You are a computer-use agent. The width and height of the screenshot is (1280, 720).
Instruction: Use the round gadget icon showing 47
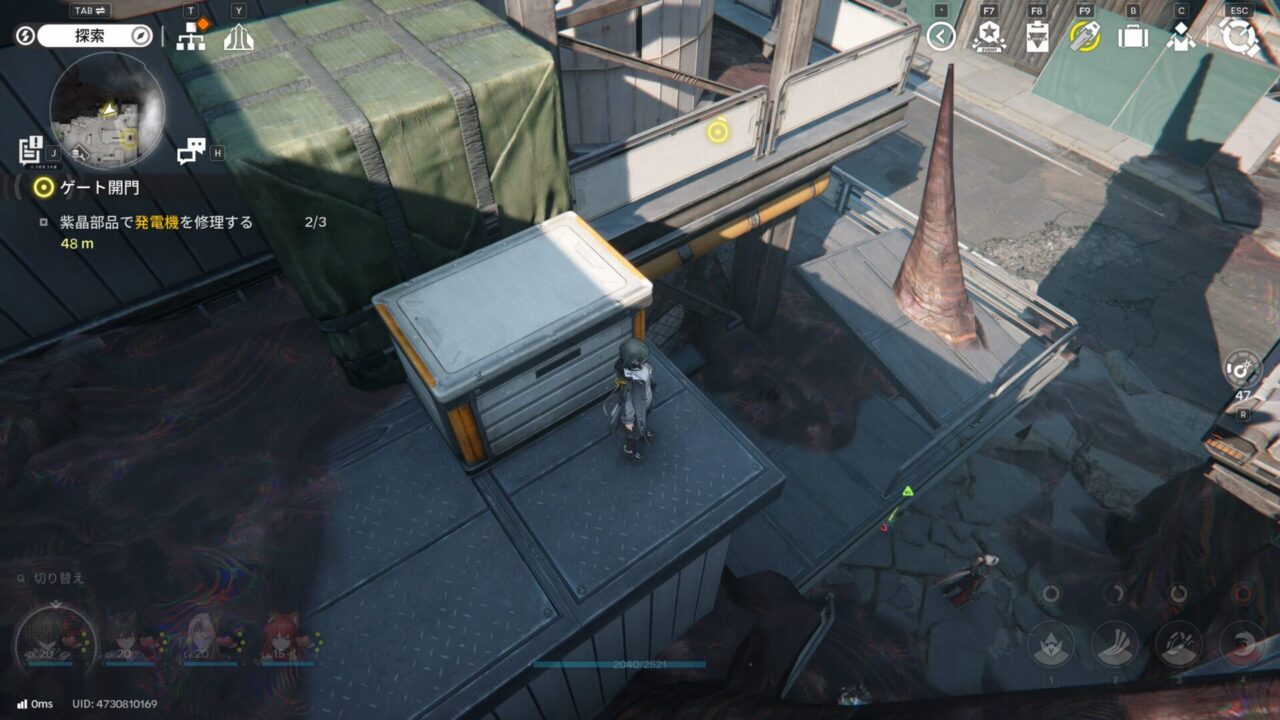click(x=1242, y=368)
